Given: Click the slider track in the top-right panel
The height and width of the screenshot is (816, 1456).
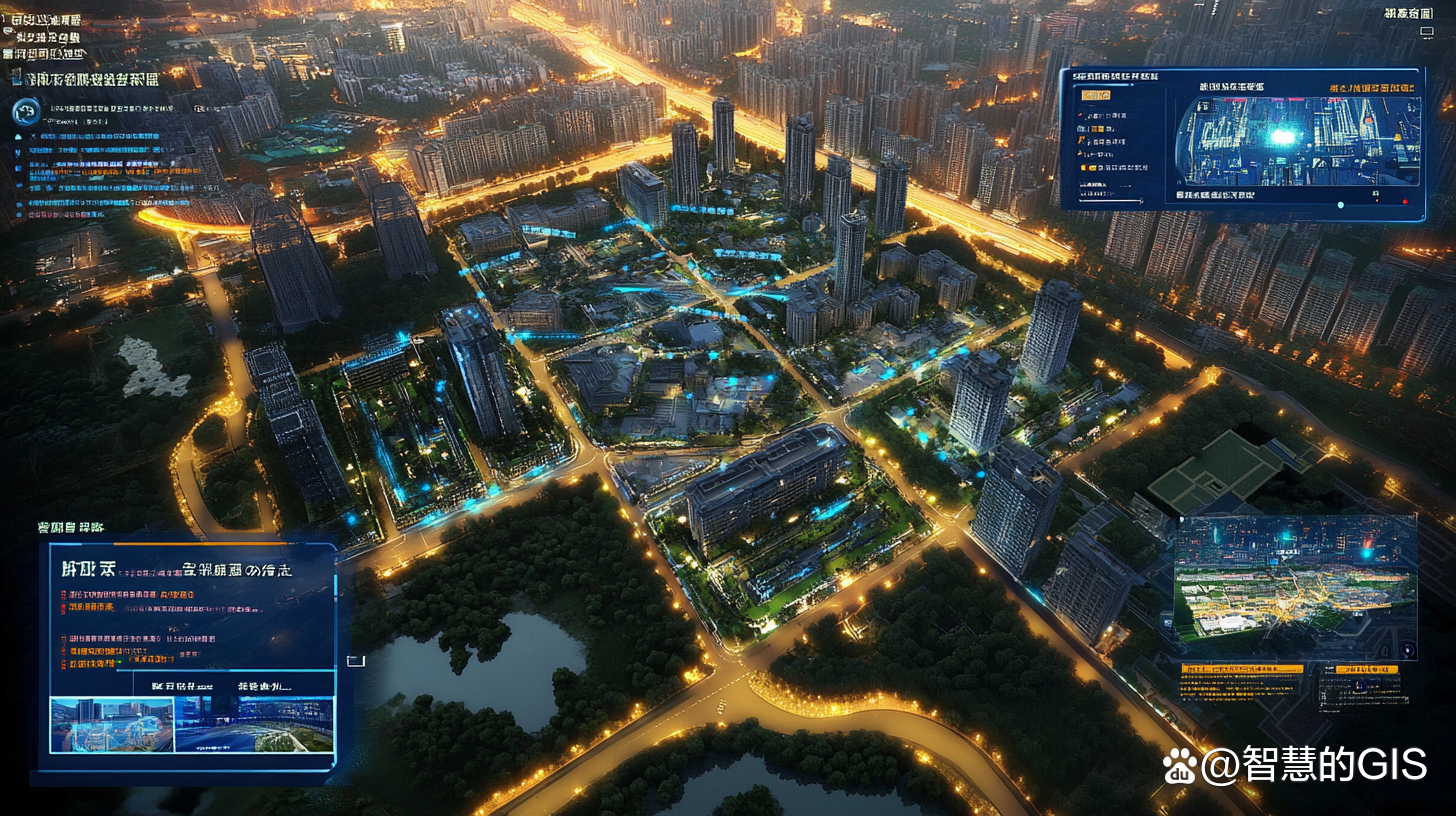Looking at the screenshot, I should coord(1109,201).
